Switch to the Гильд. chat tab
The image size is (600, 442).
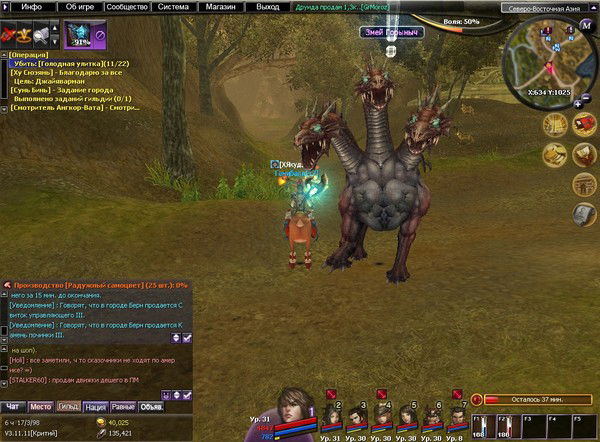[x=68, y=406]
